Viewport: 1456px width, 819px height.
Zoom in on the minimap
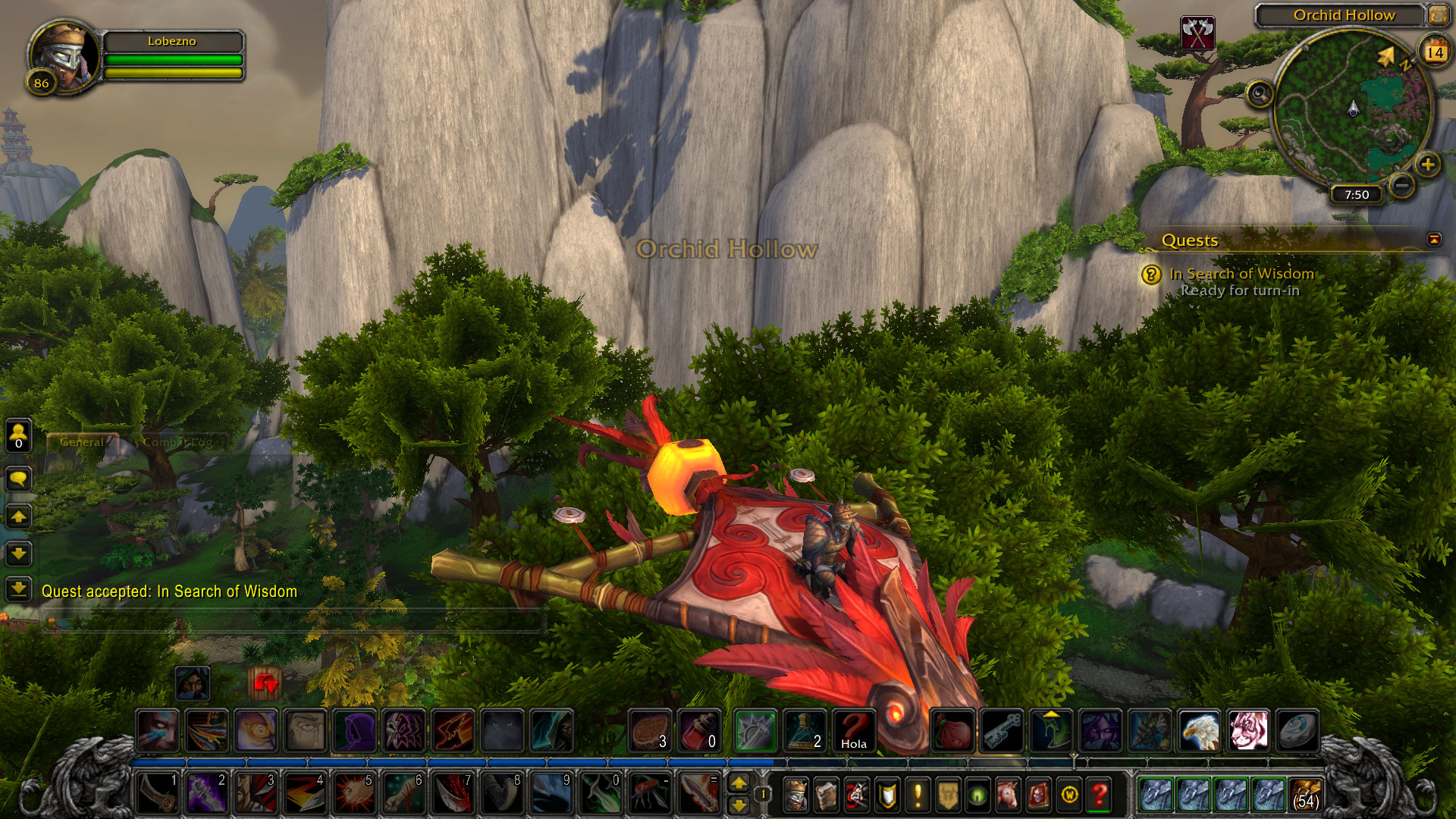tap(1428, 165)
